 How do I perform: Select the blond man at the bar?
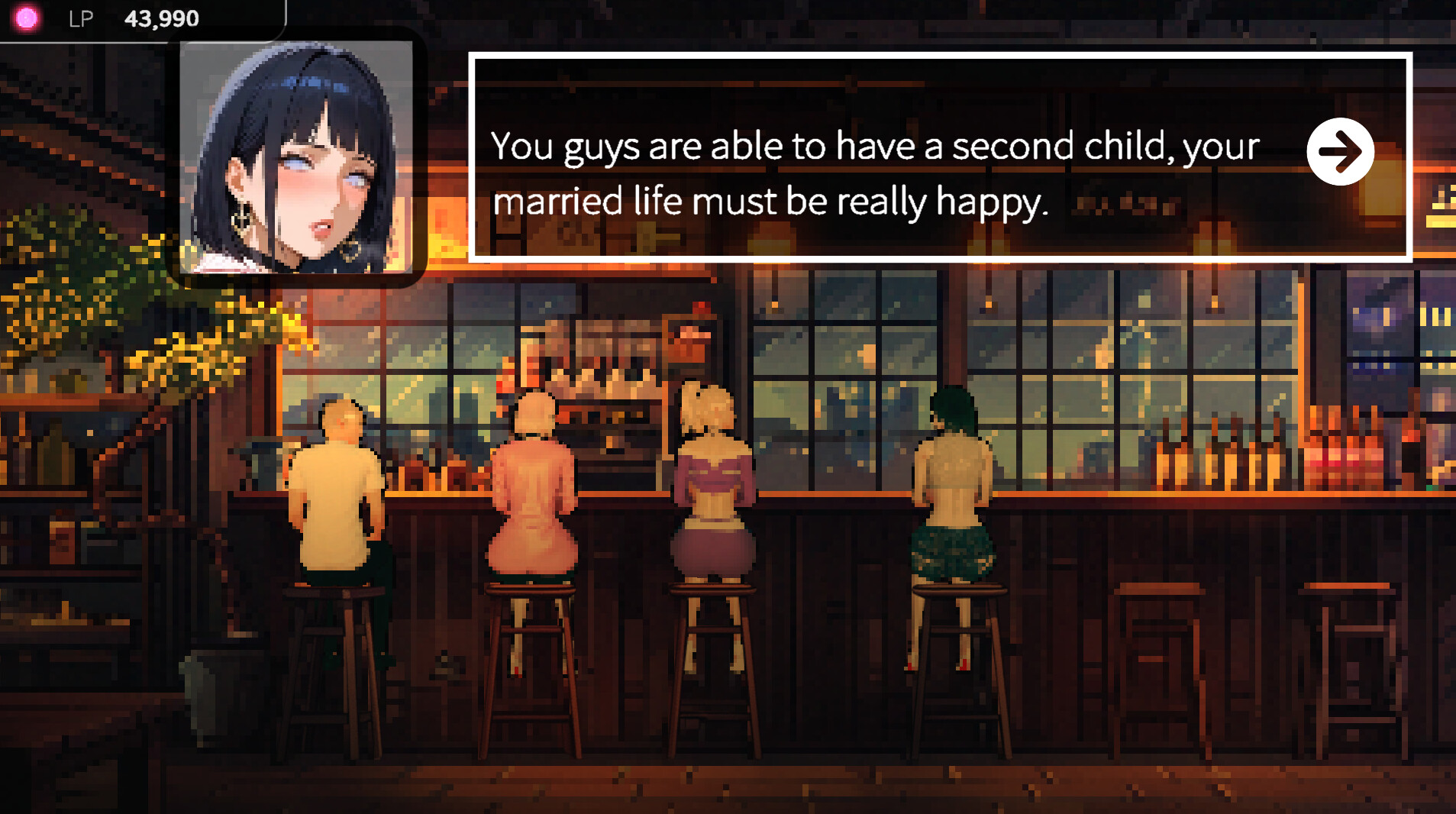337,489
